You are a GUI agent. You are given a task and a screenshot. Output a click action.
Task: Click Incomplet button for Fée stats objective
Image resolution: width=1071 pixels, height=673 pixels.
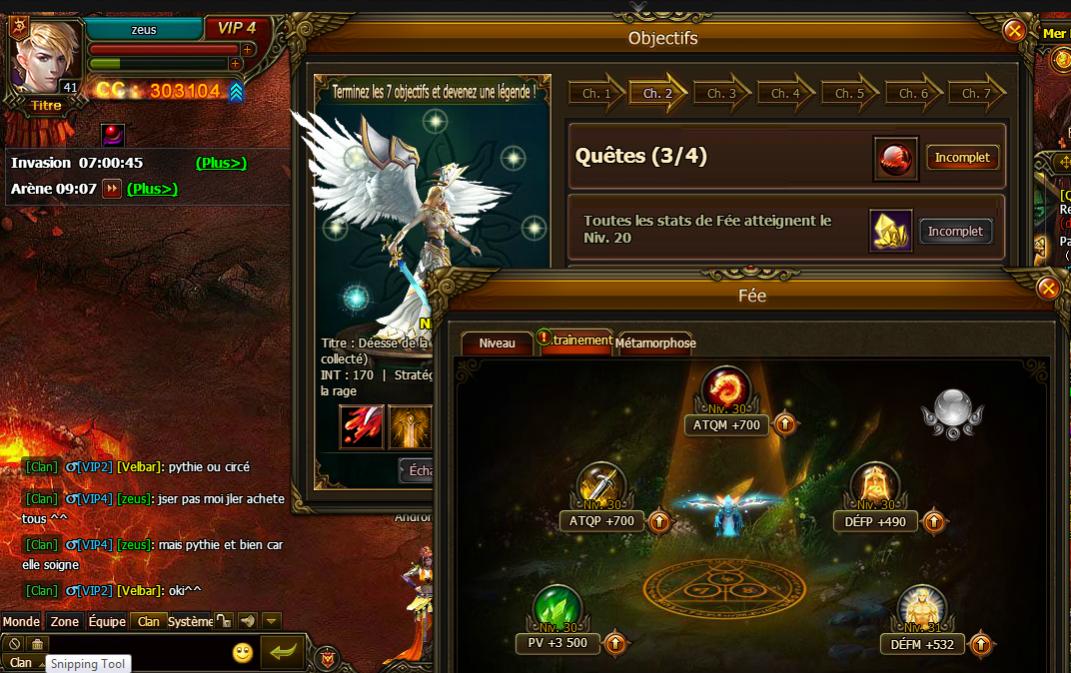click(955, 231)
